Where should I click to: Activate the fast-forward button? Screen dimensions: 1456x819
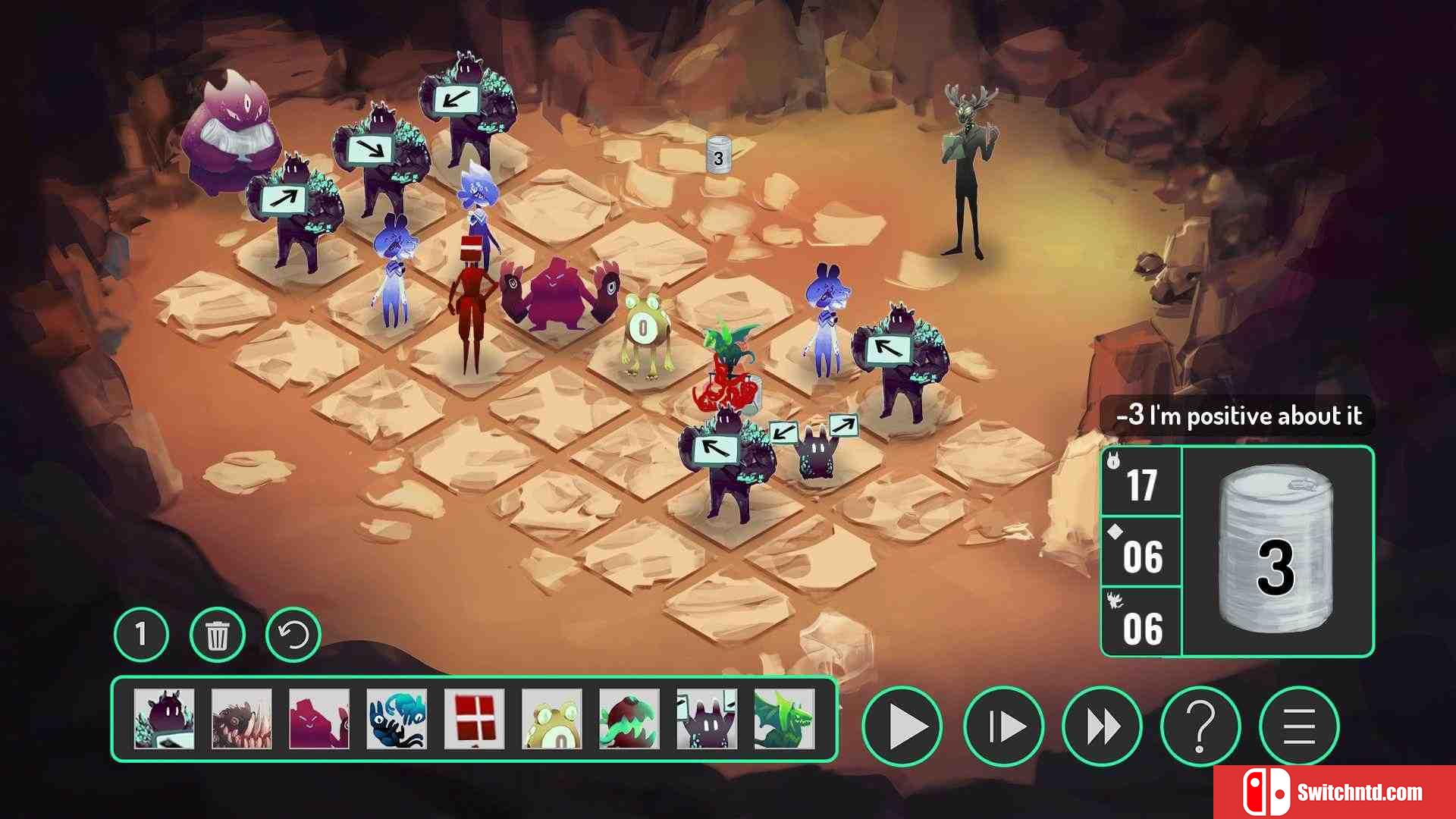1102,726
